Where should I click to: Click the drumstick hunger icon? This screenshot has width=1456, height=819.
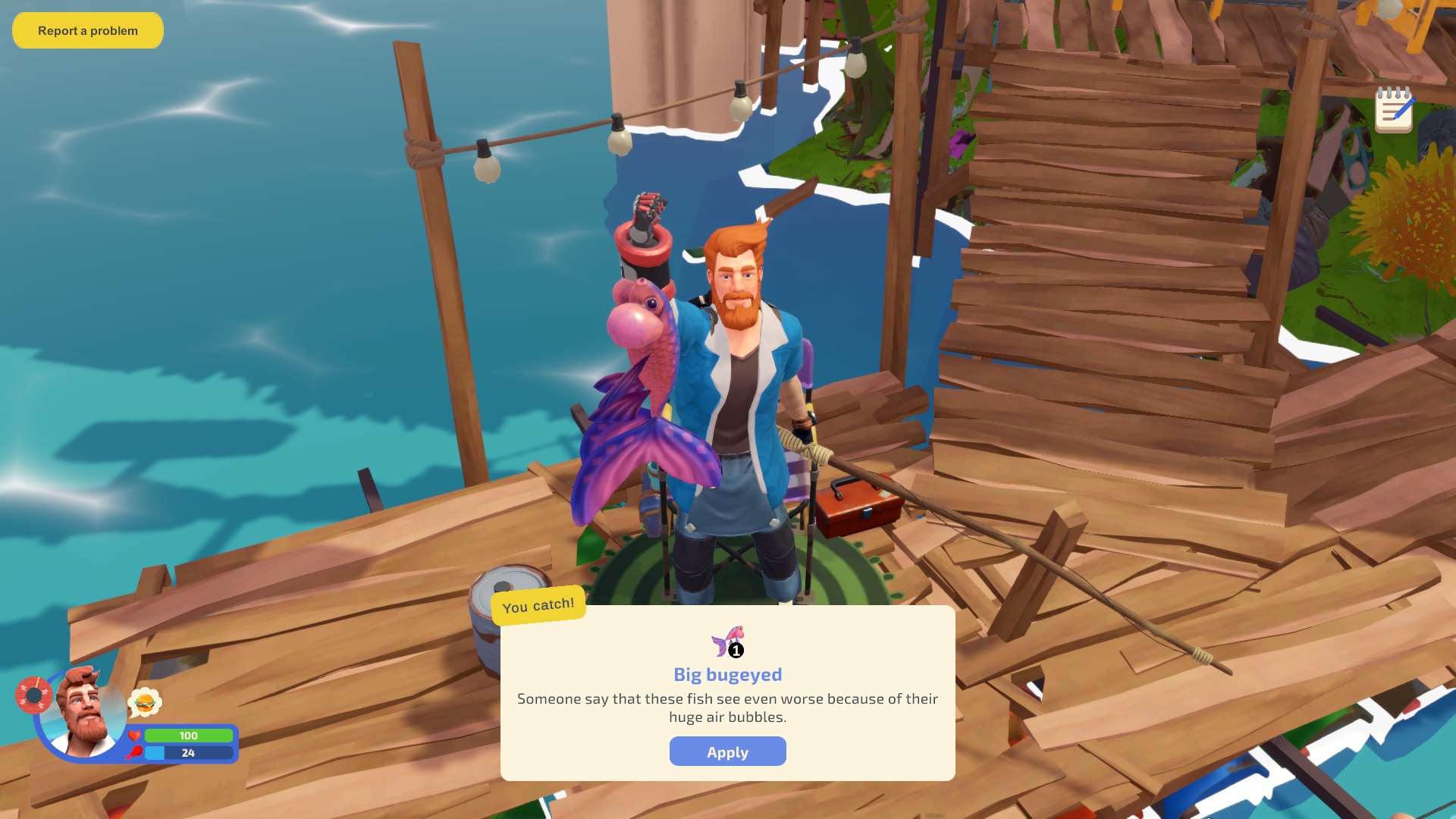(x=133, y=753)
